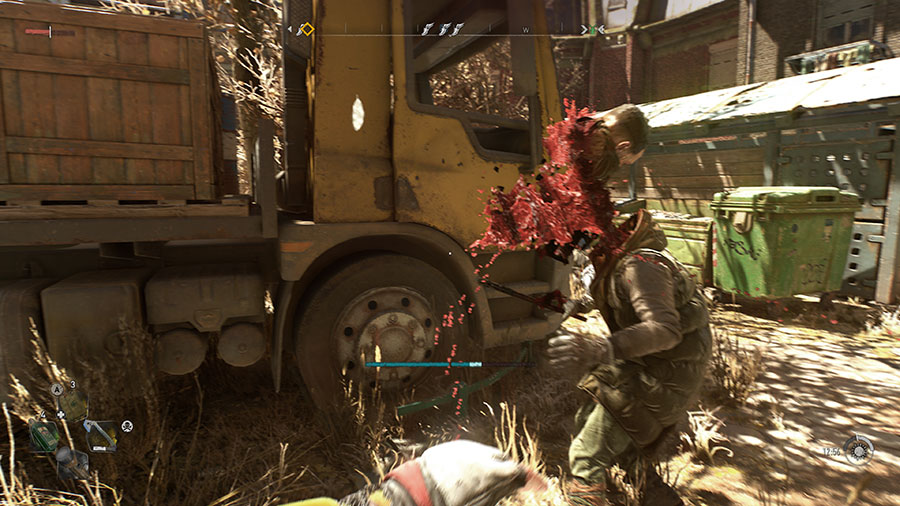Select the military medkit item slot

73,405
